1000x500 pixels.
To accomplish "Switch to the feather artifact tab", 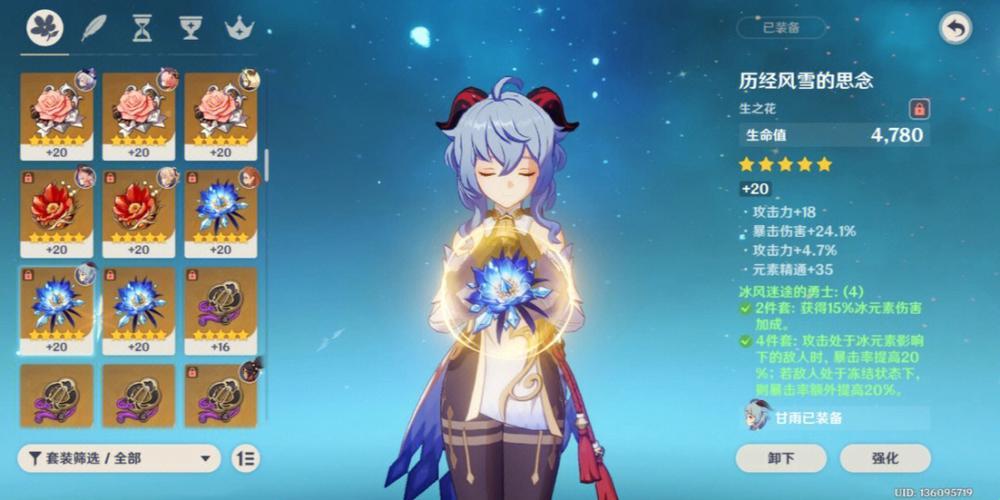I will click(94, 28).
